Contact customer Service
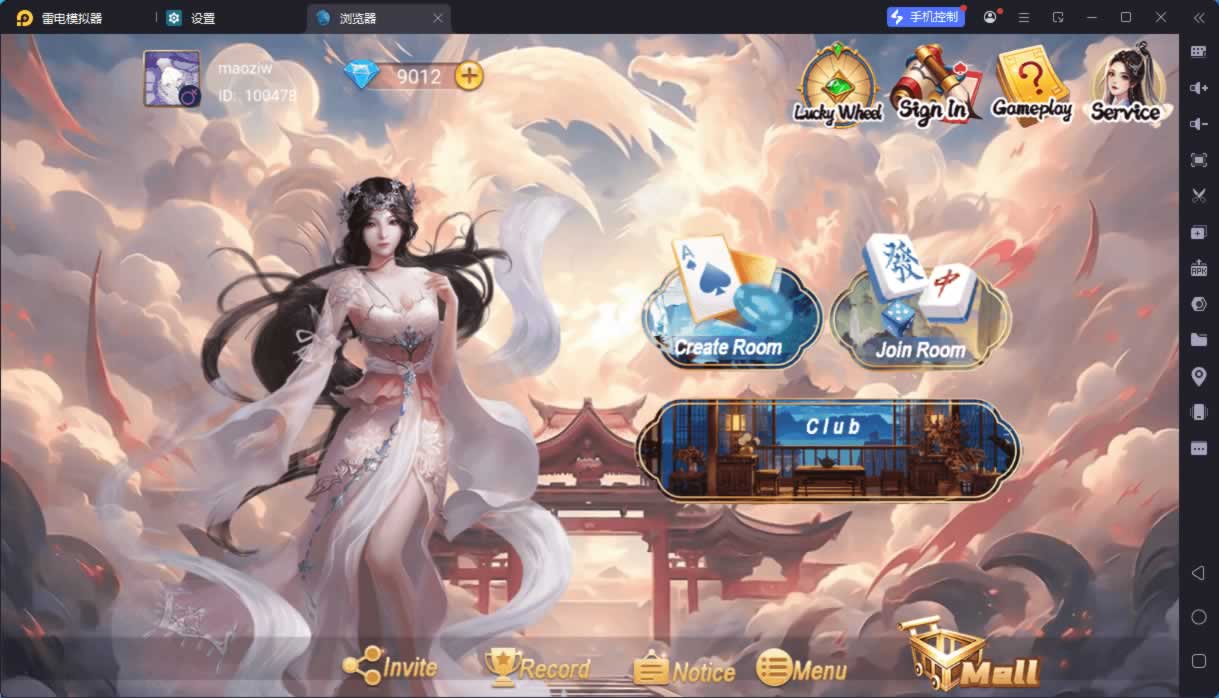 coord(1126,84)
